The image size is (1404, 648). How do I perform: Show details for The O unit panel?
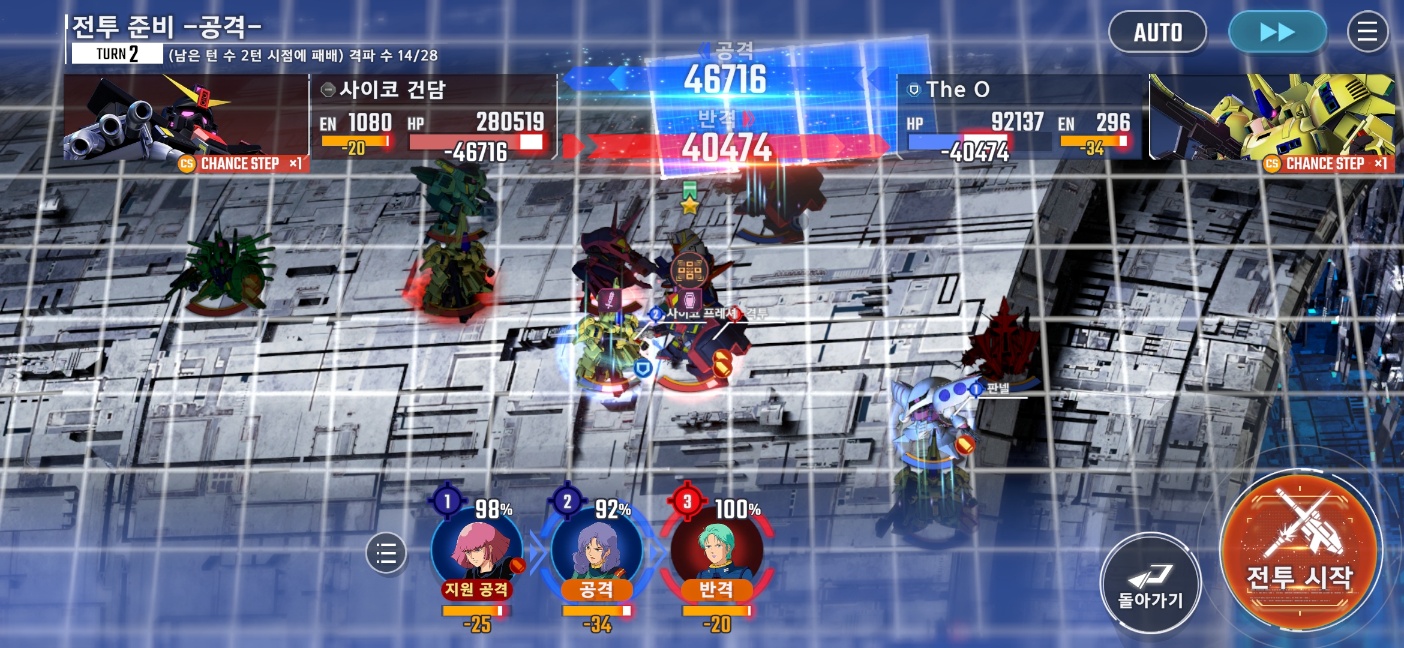tap(1020, 118)
